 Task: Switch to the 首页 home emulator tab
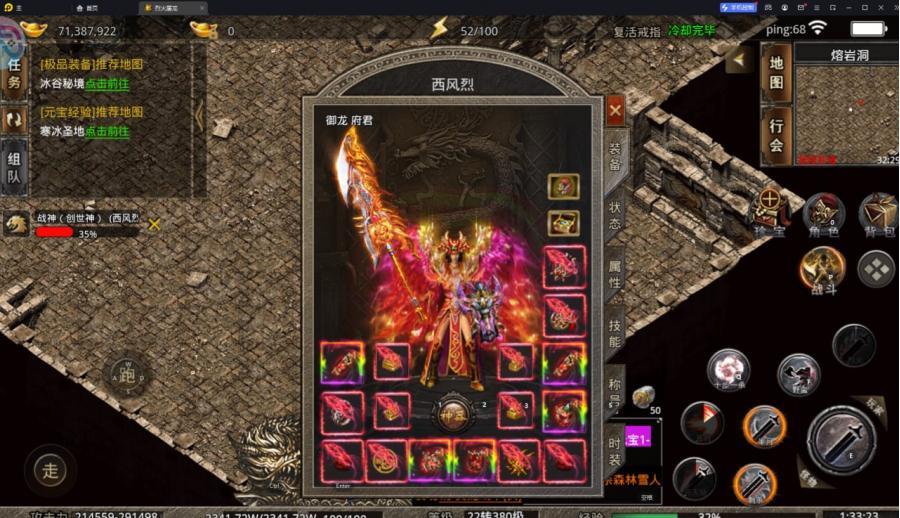click(92, 7)
